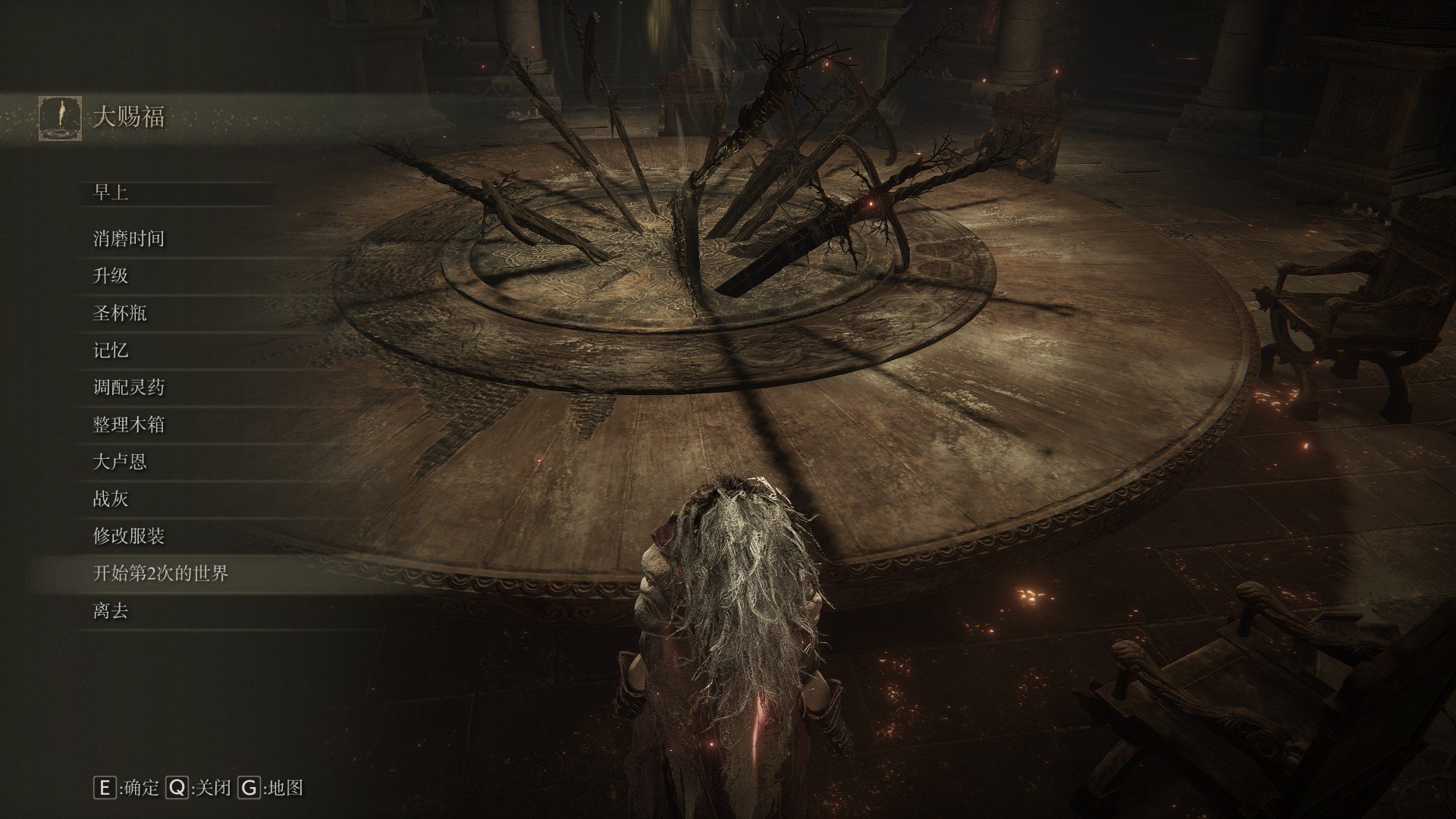Open the 战灰 Ashes of War menu
The height and width of the screenshot is (819, 1456).
coord(111,499)
